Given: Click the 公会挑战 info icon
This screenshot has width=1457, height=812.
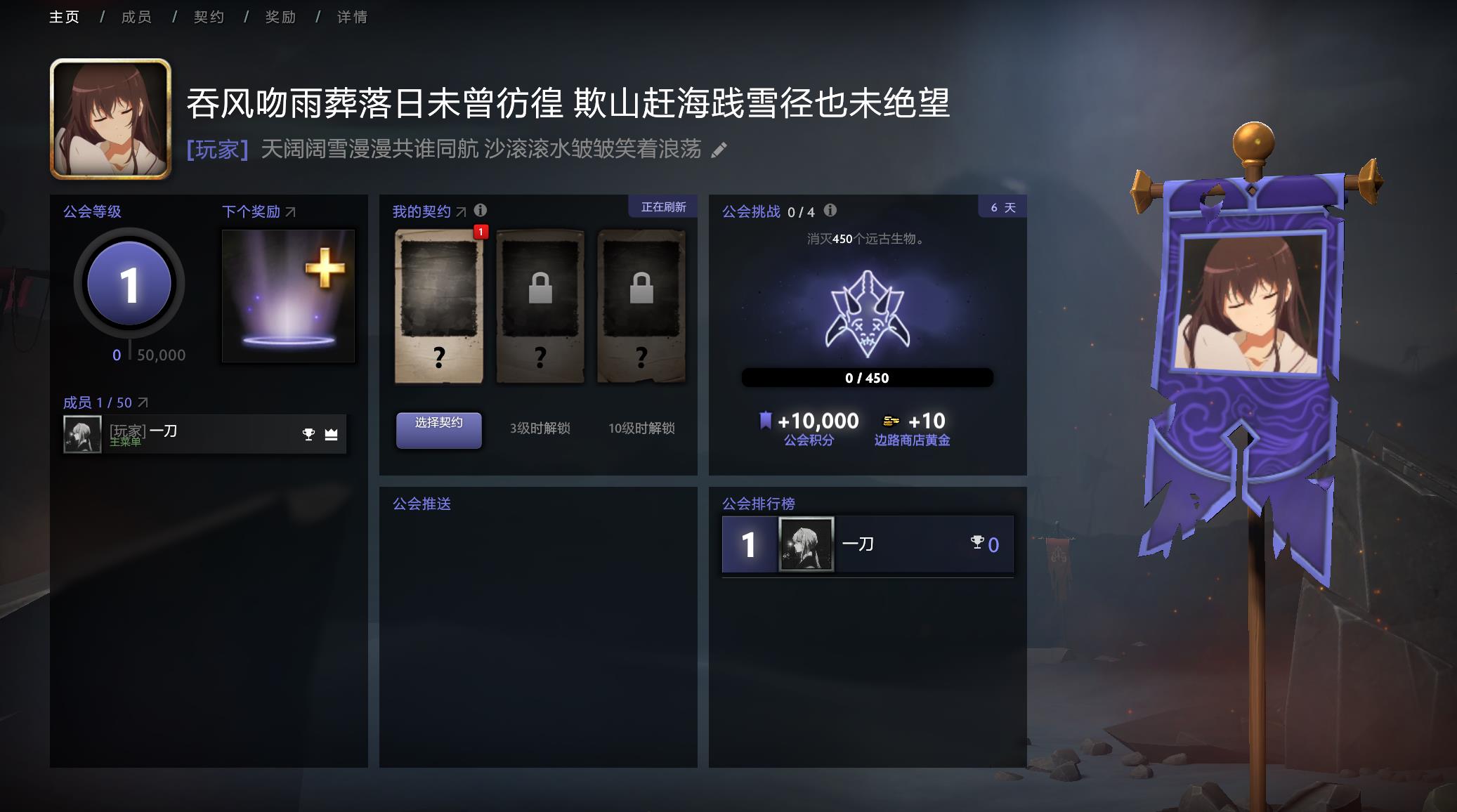Looking at the screenshot, I should pyautogui.click(x=832, y=210).
